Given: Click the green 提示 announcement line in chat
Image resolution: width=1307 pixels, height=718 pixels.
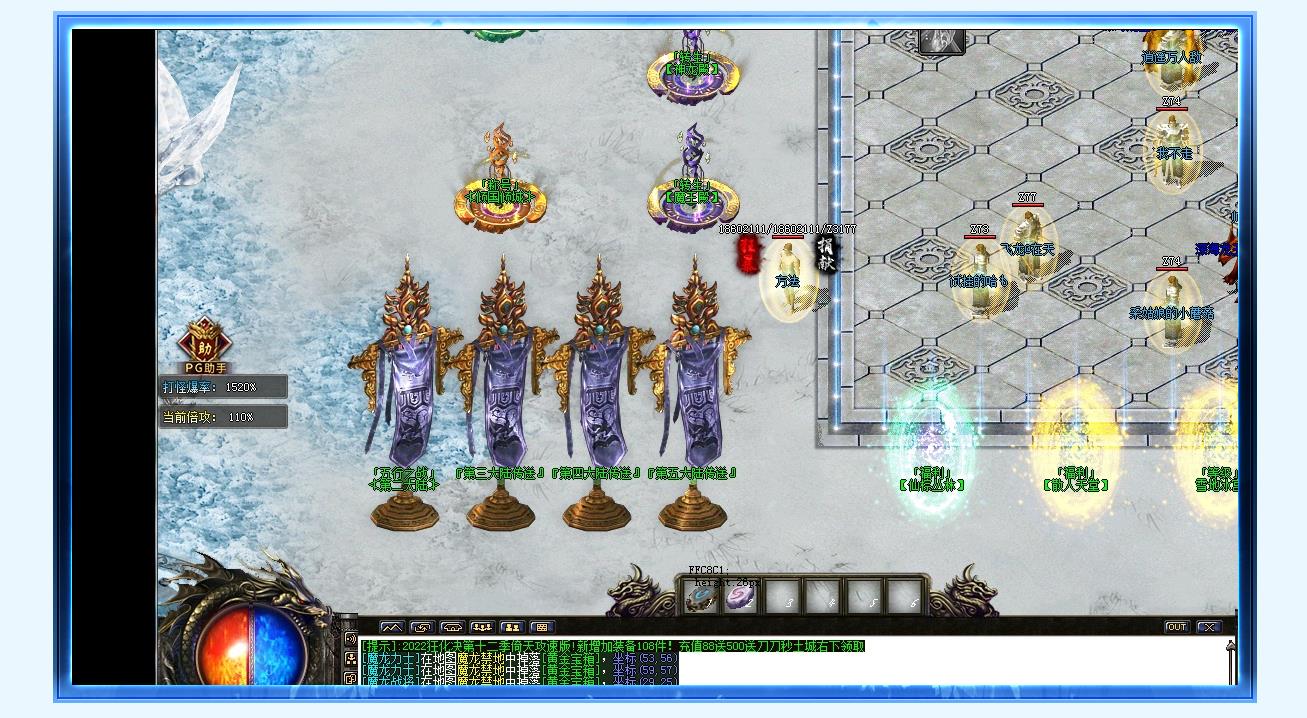Looking at the screenshot, I should (x=613, y=646).
